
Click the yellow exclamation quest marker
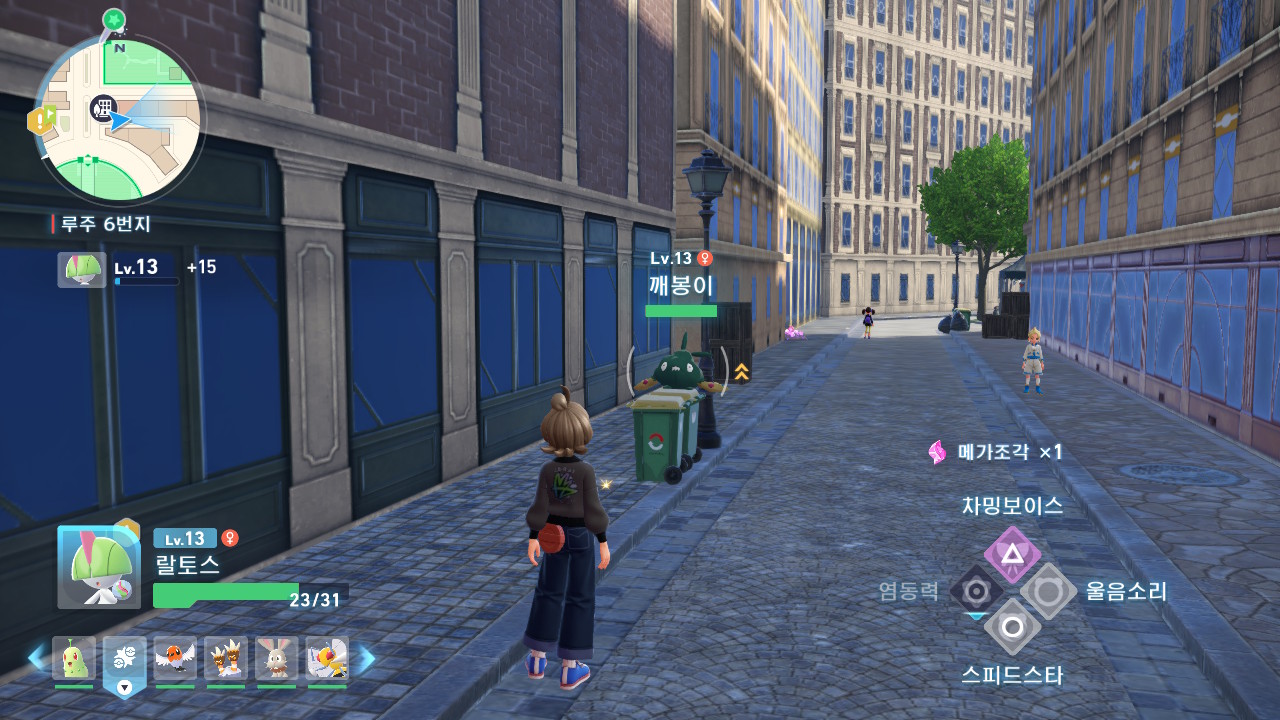pos(41,121)
